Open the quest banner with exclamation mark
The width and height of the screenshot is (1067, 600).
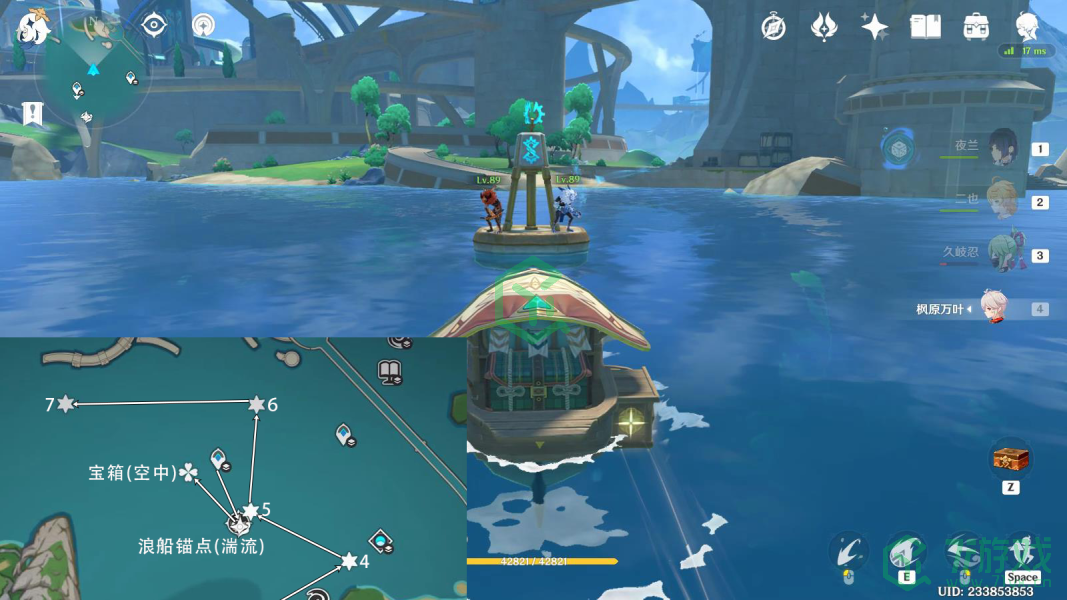(x=33, y=113)
